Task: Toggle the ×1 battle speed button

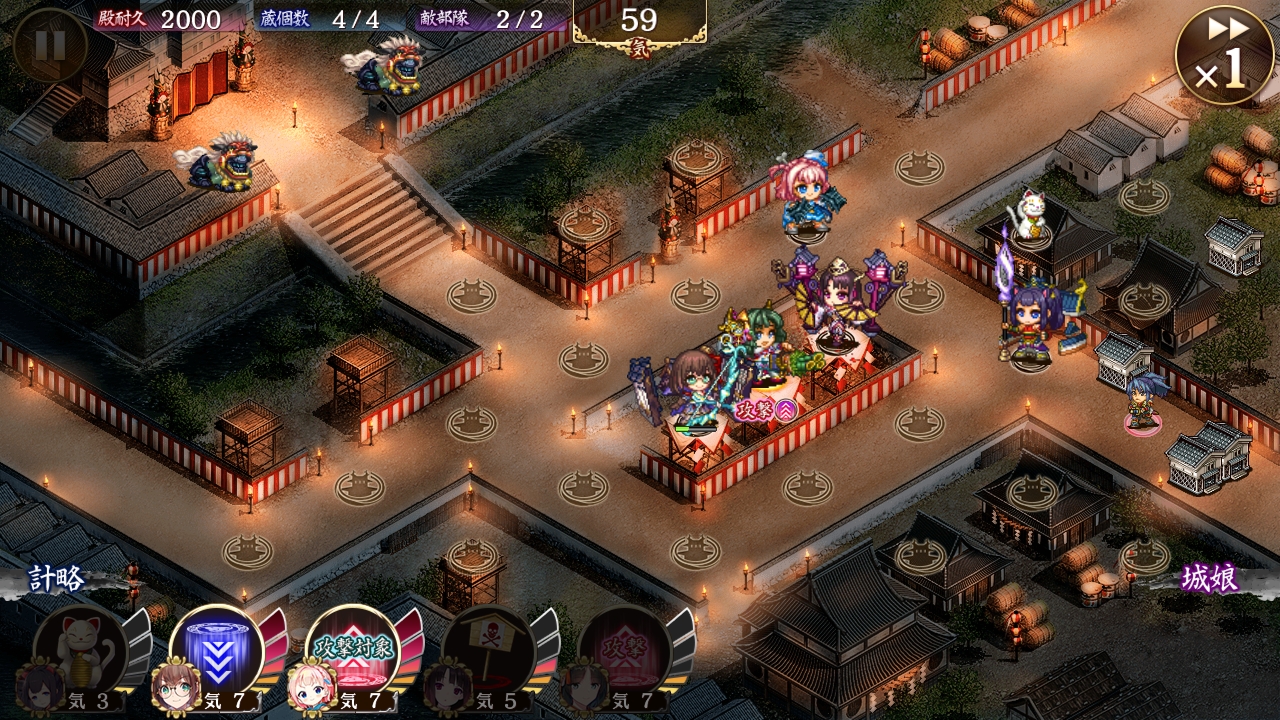Action: [1223, 57]
